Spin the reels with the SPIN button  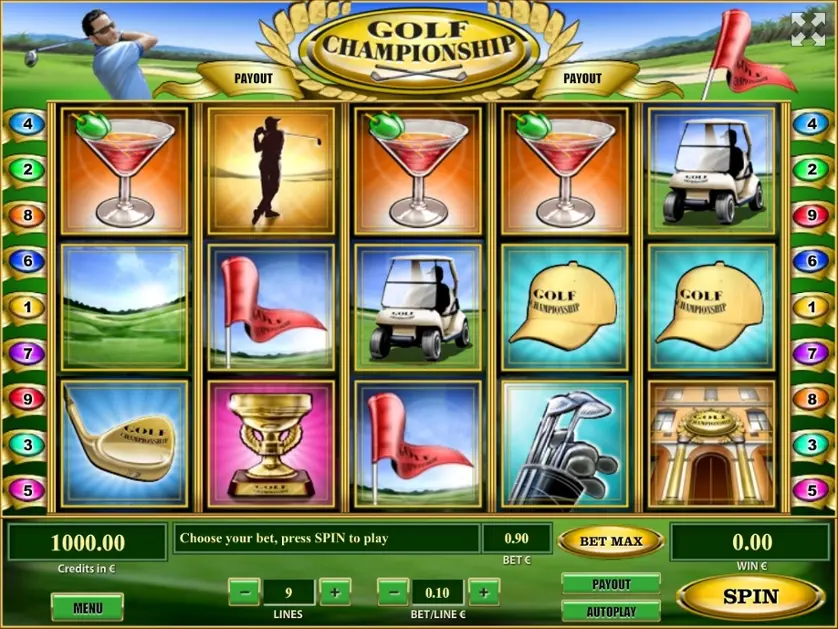(x=750, y=596)
